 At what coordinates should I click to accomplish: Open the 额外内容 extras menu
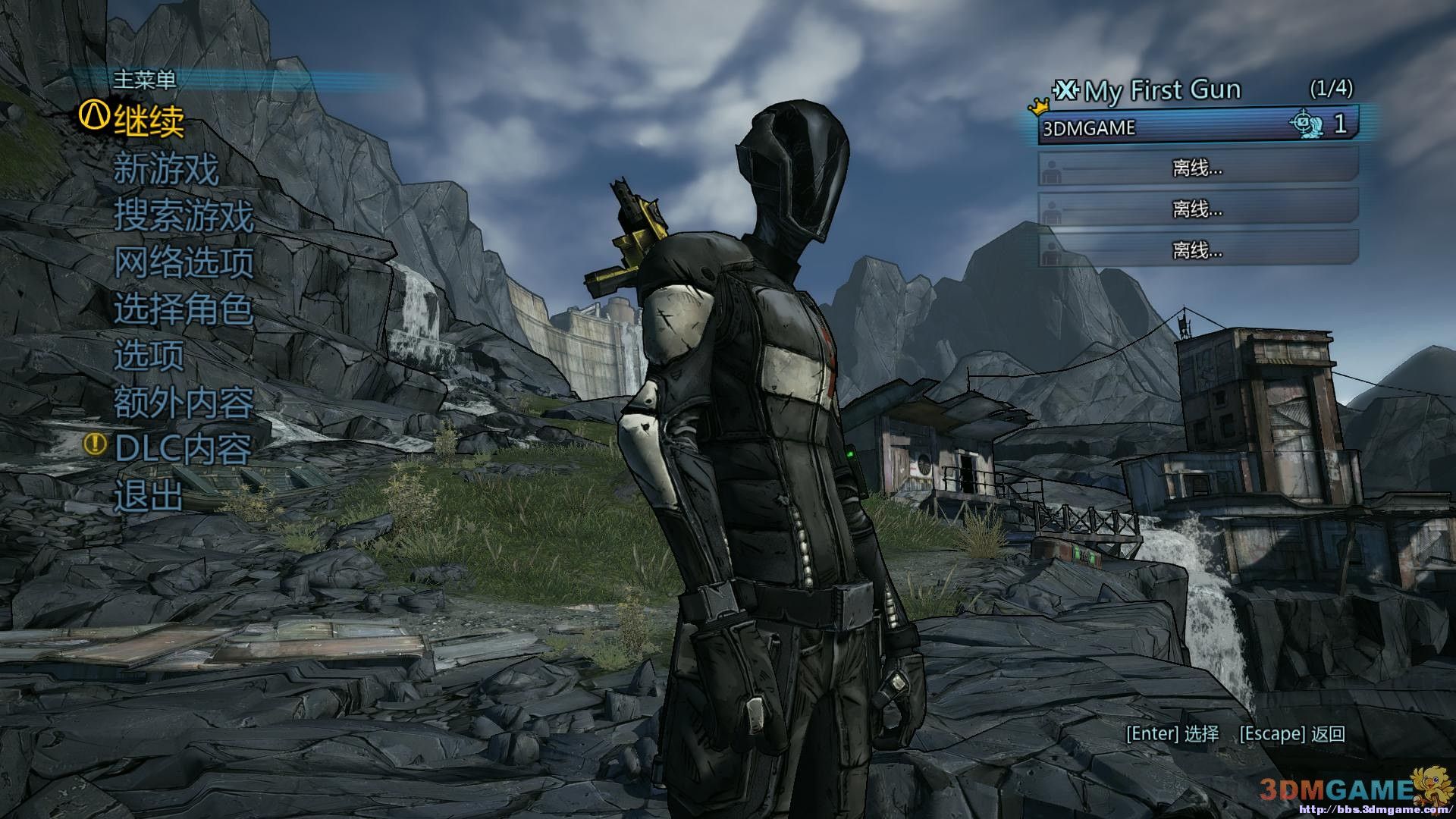(184, 403)
